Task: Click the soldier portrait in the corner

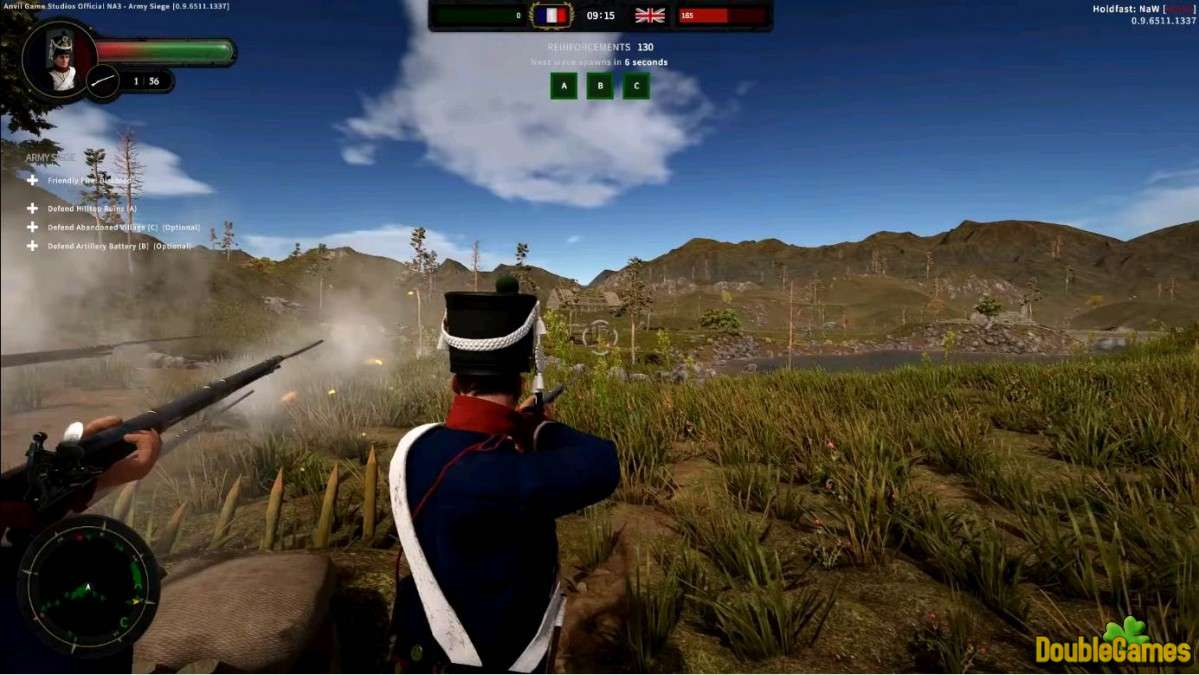Action: pyautogui.click(x=61, y=61)
